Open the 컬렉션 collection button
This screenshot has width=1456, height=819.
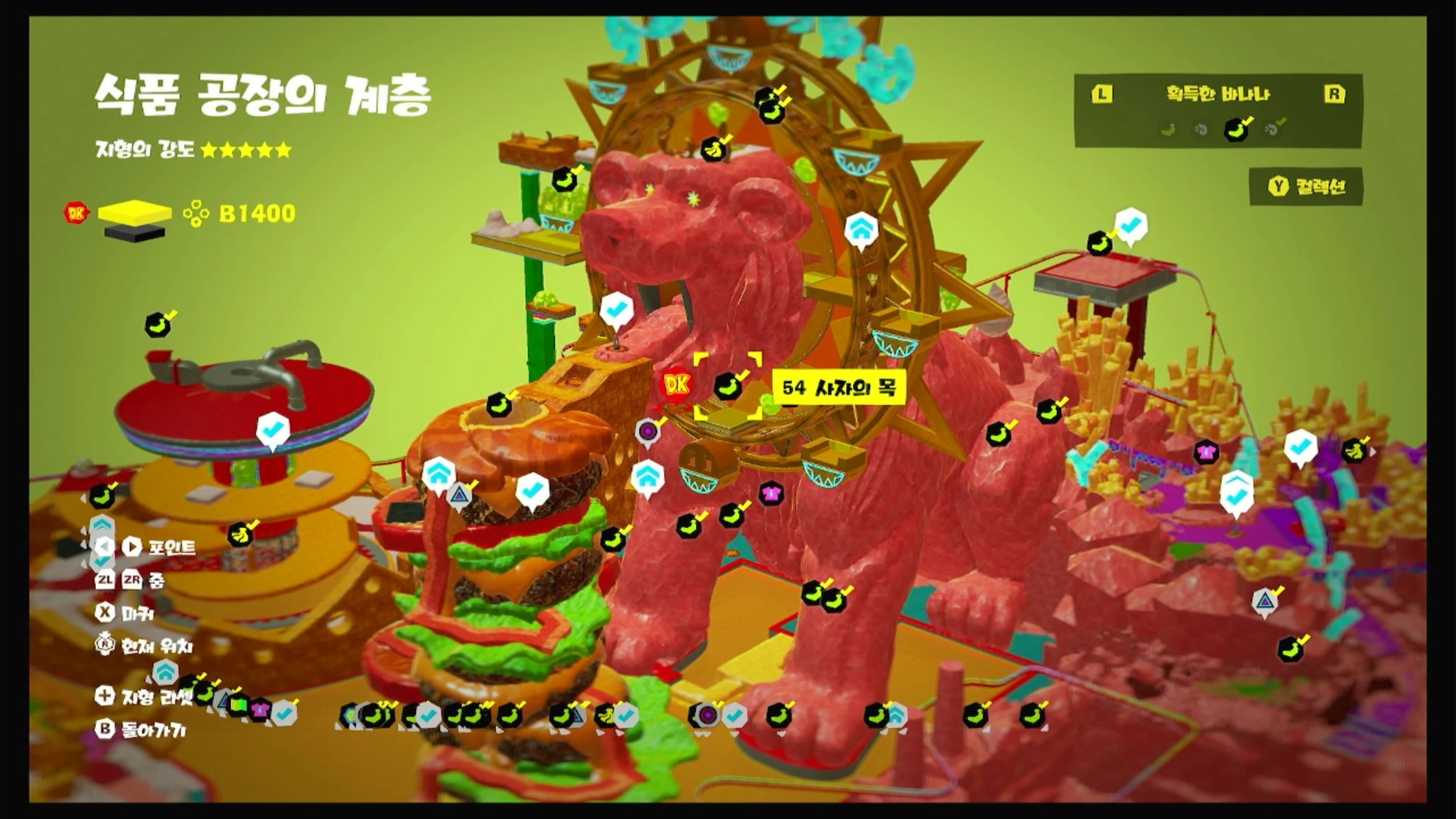point(1306,187)
